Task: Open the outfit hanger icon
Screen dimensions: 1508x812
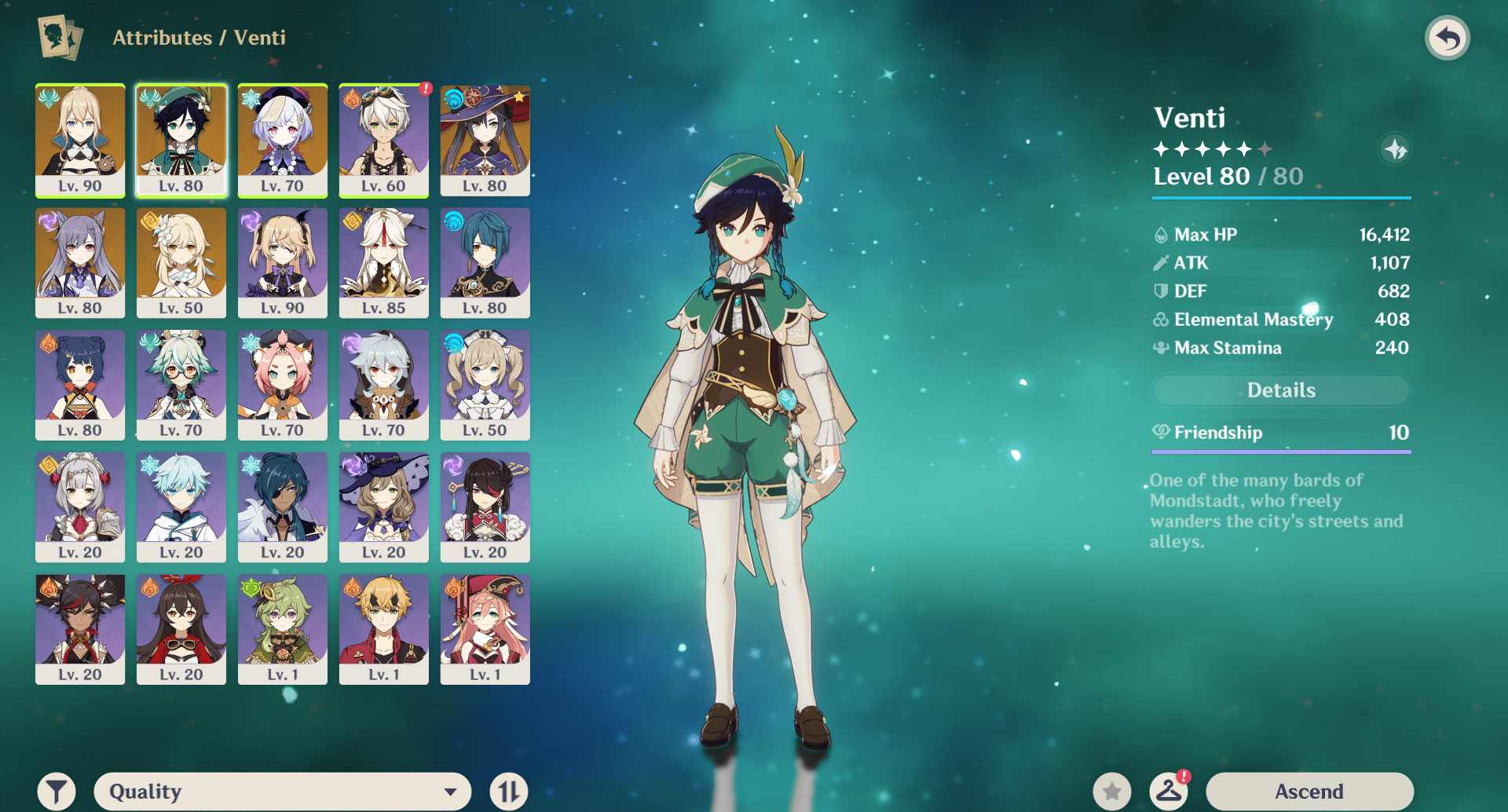Action: click(1169, 791)
